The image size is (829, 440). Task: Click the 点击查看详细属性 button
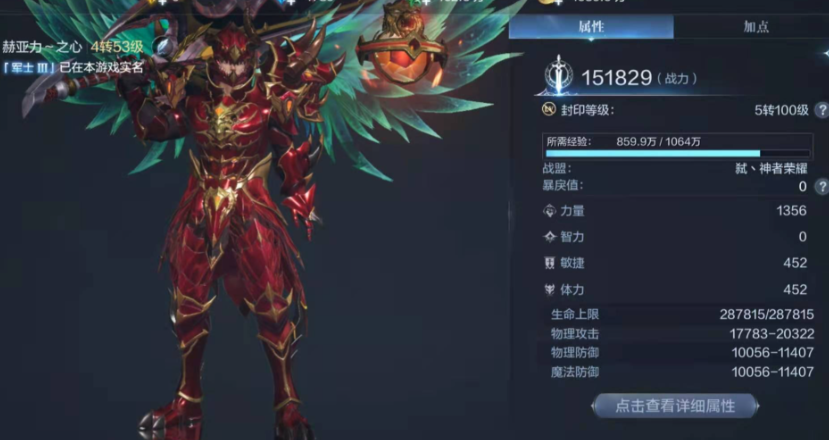pyautogui.click(x=675, y=405)
